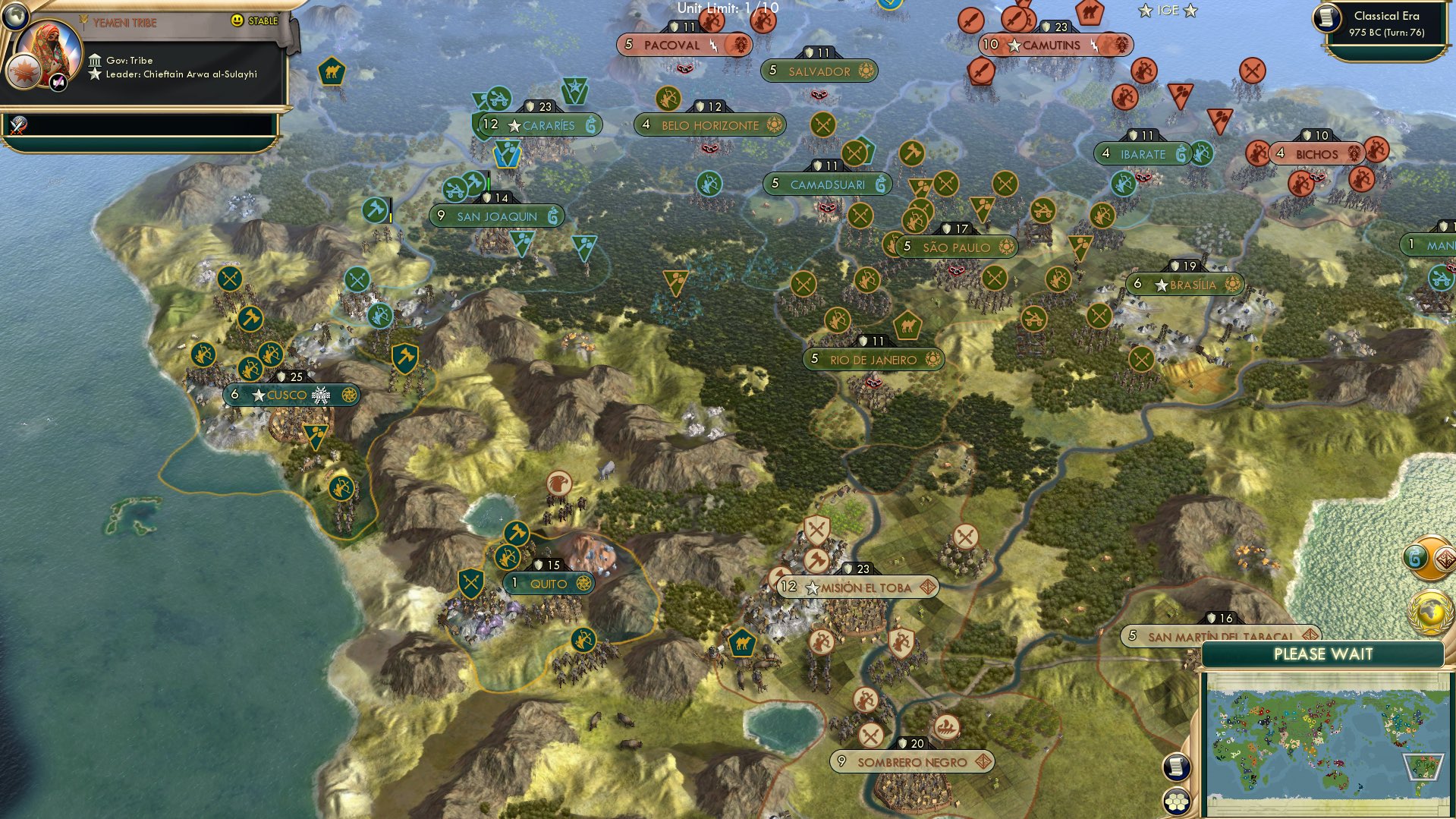Click the Misión el Toba city banner
The height and width of the screenshot is (819, 1456).
coord(858,586)
